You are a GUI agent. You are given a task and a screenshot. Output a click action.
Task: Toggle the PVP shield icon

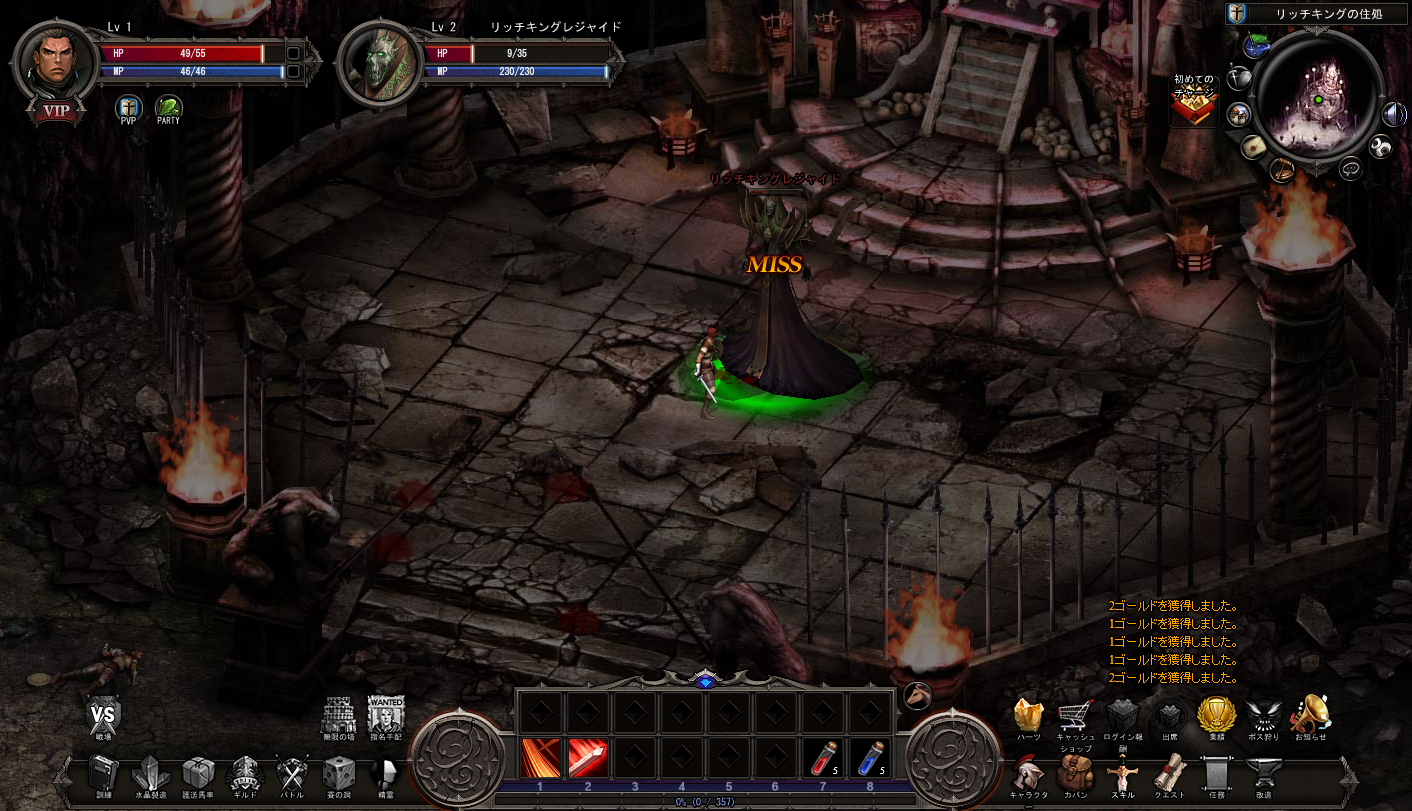click(x=128, y=107)
